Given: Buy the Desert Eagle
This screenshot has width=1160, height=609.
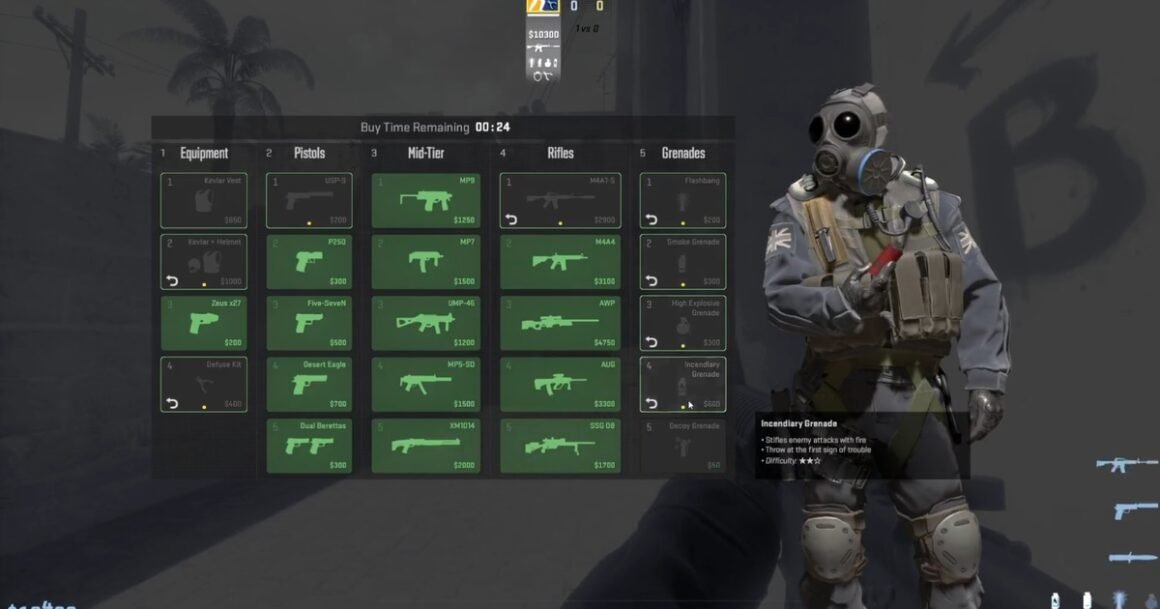Looking at the screenshot, I should [x=309, y=384].
